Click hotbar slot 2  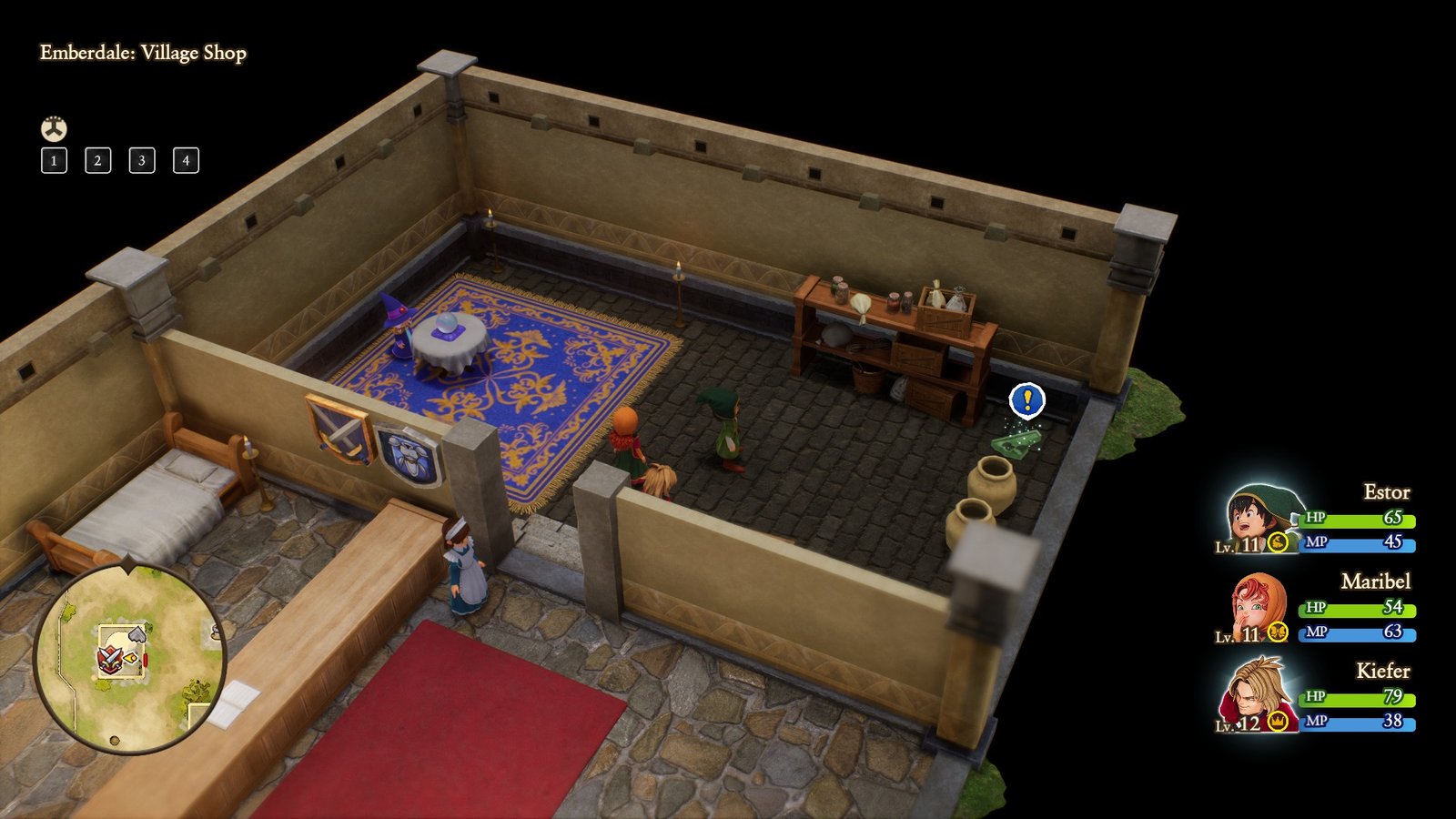click(96, 162)
